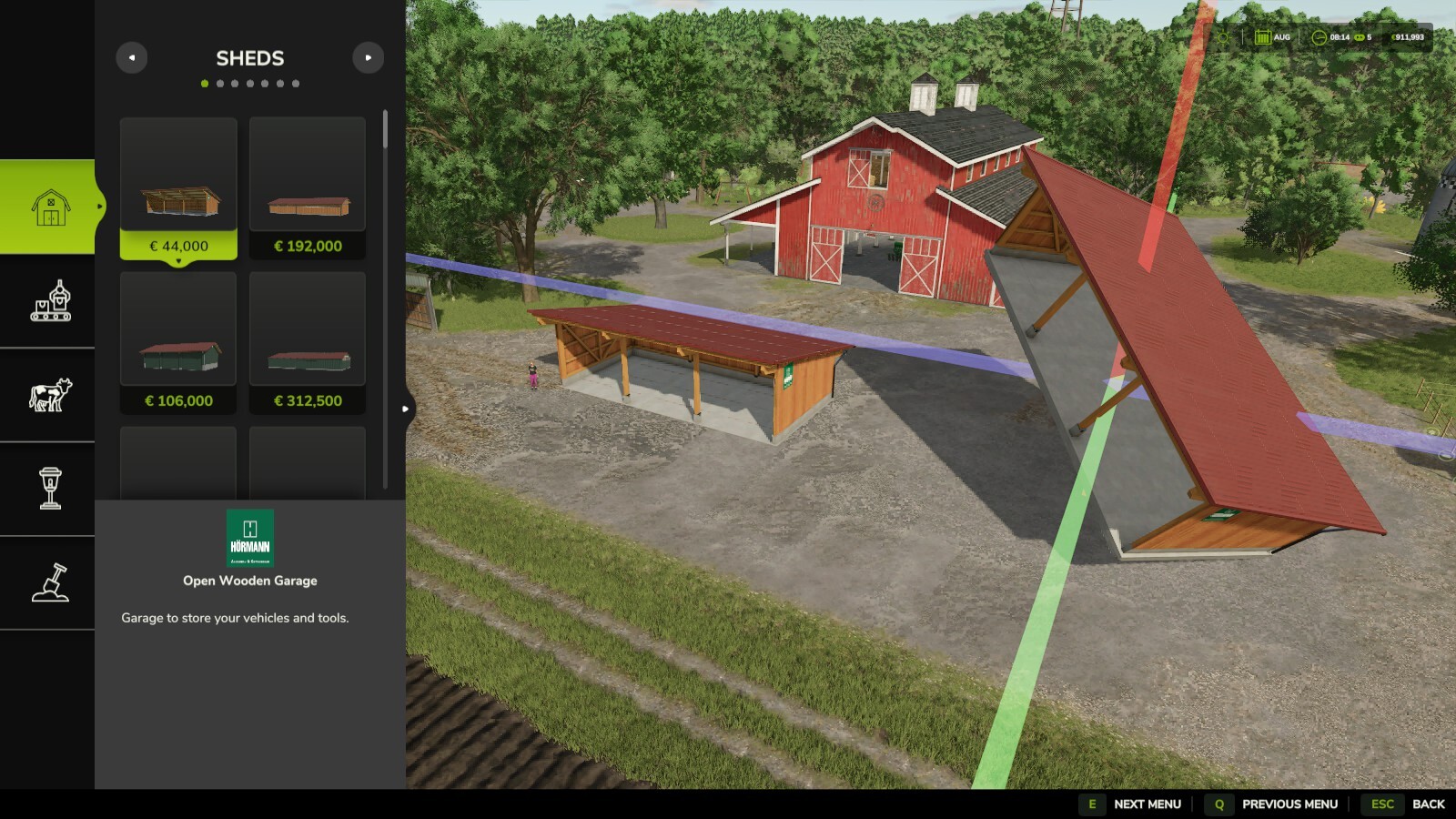Click the Back button

(1403, 804)
